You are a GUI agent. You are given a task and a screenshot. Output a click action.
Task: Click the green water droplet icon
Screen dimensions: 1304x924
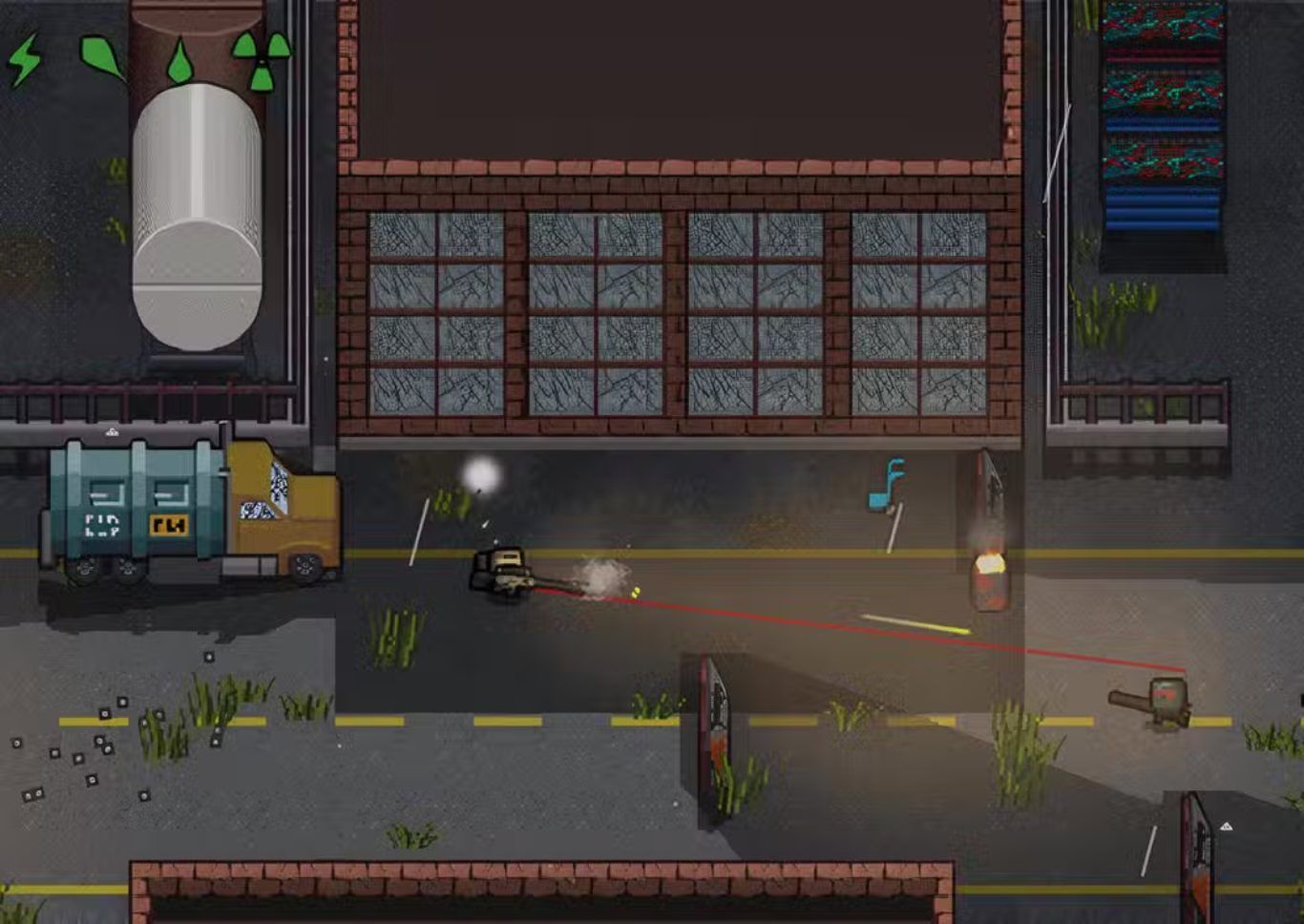coord(179,62)
